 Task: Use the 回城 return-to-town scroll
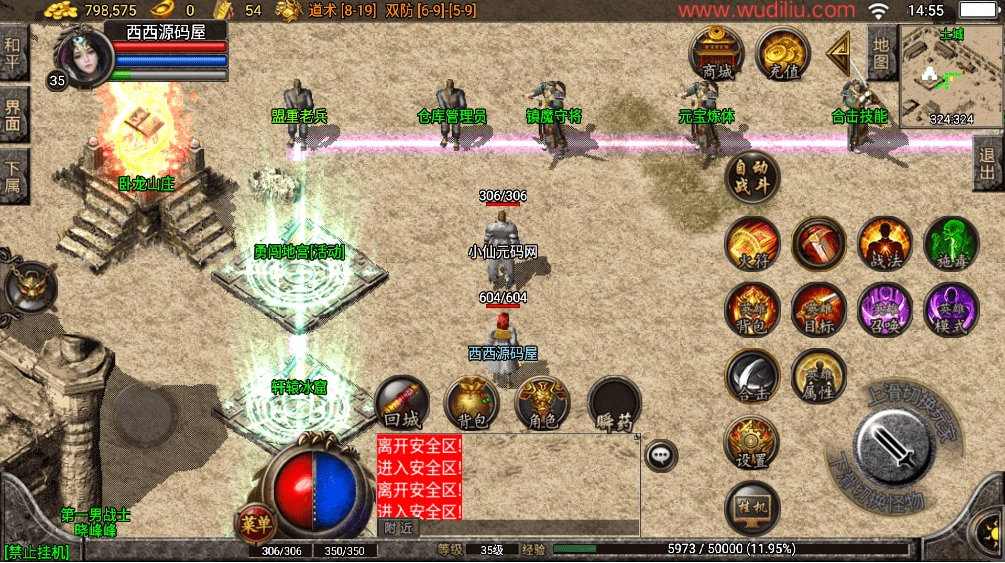tap(403, 403)
